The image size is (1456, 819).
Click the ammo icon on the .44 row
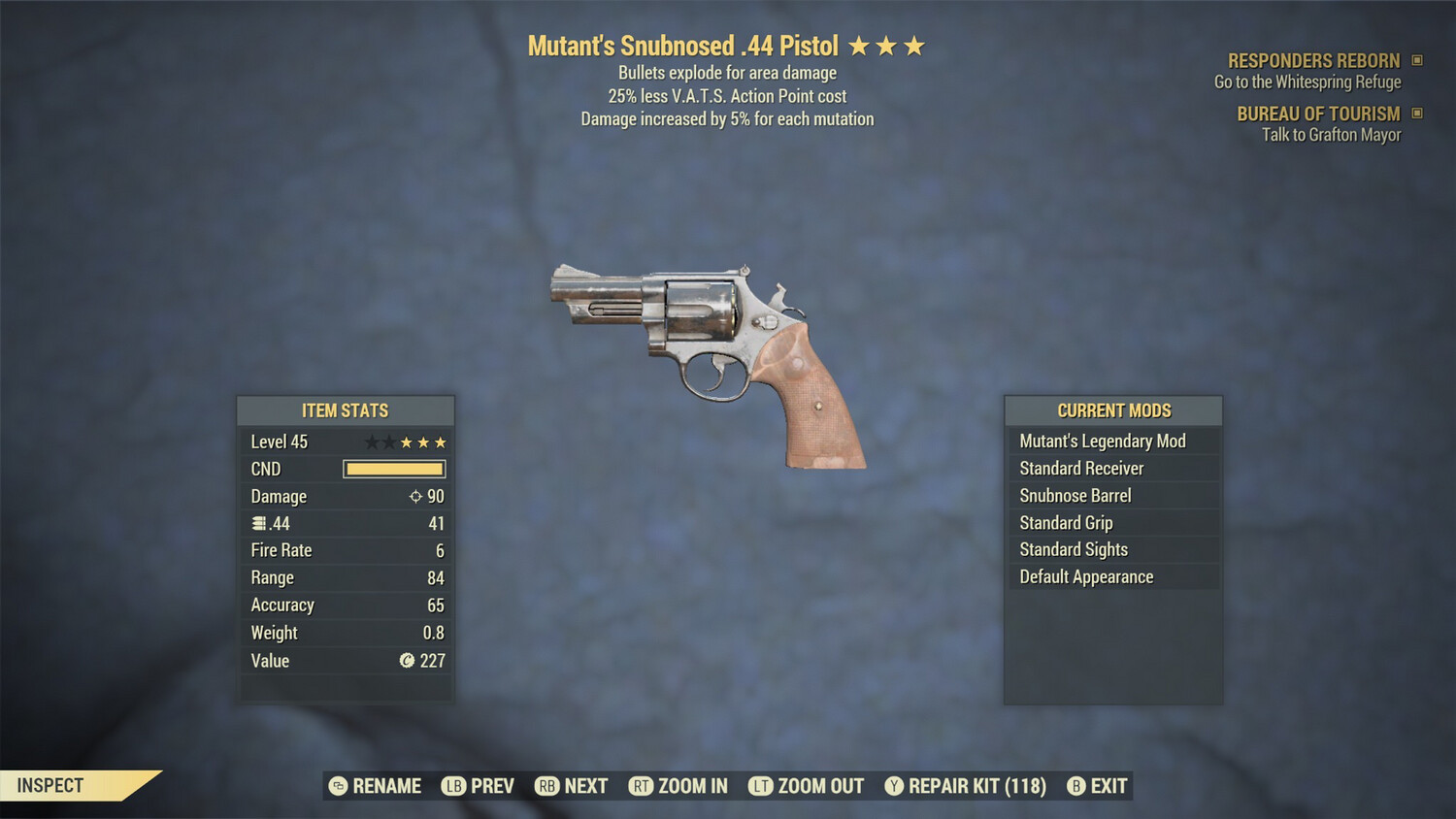coord(256,523)
